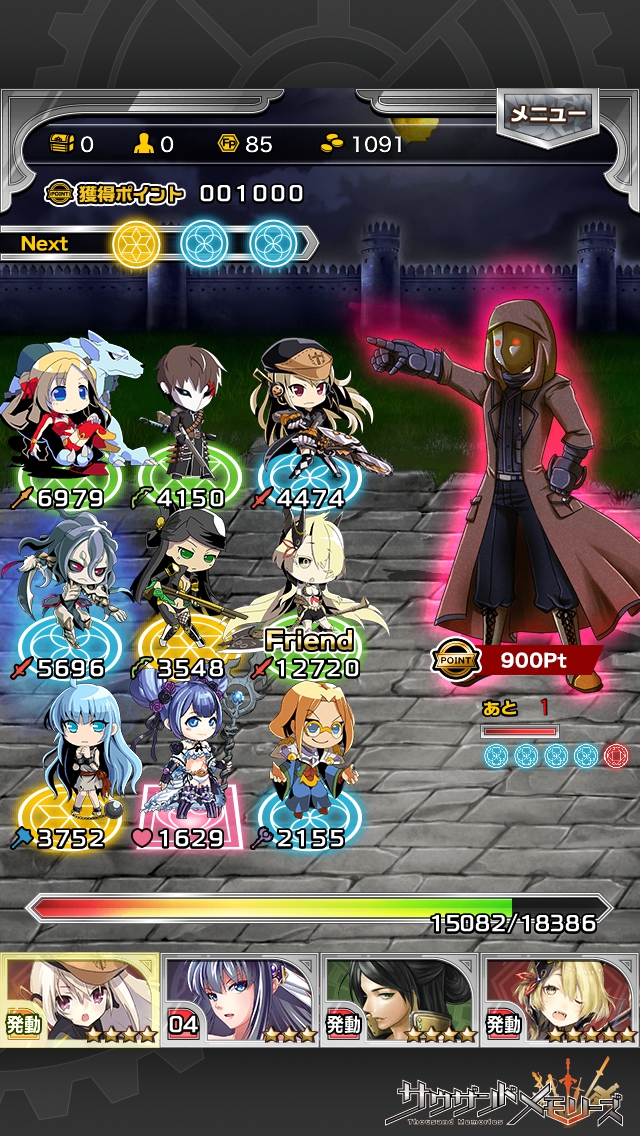
Task: Trigger the black-haired man's skill portrait
Action: (x=400, y=999)
